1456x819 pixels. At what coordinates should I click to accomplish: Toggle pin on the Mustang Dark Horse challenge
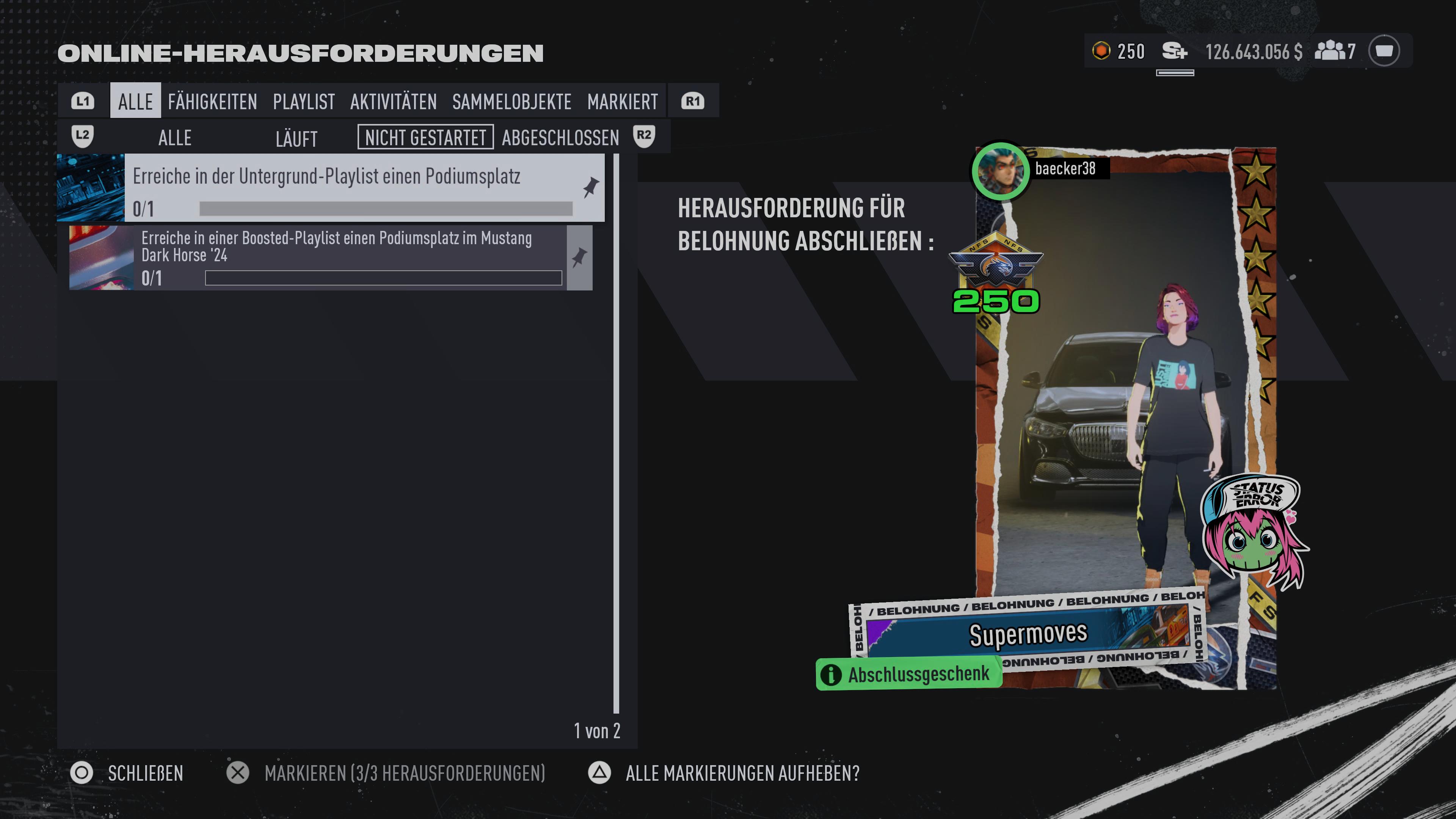coord(579,258)
